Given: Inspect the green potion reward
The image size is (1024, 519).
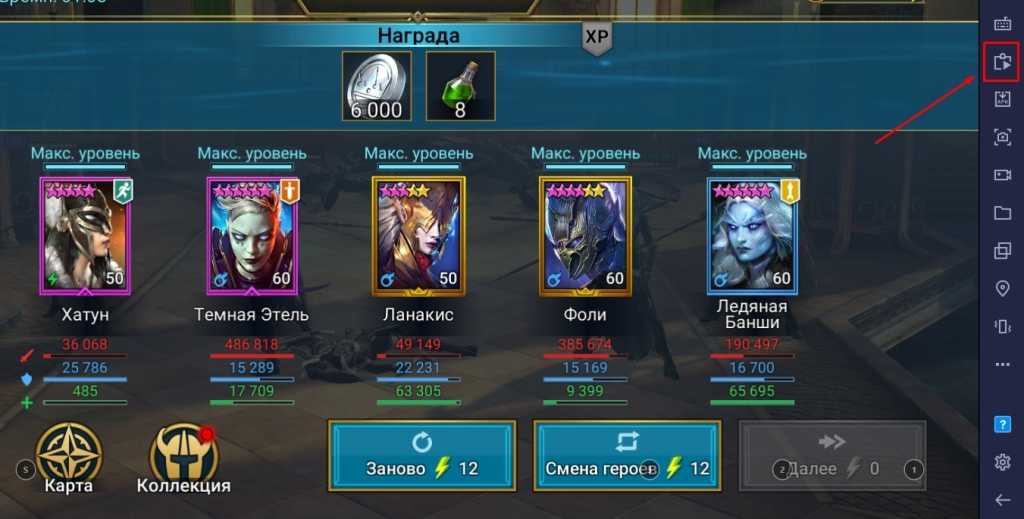Looking at the screenshot, I should click(x=460, y=87).
